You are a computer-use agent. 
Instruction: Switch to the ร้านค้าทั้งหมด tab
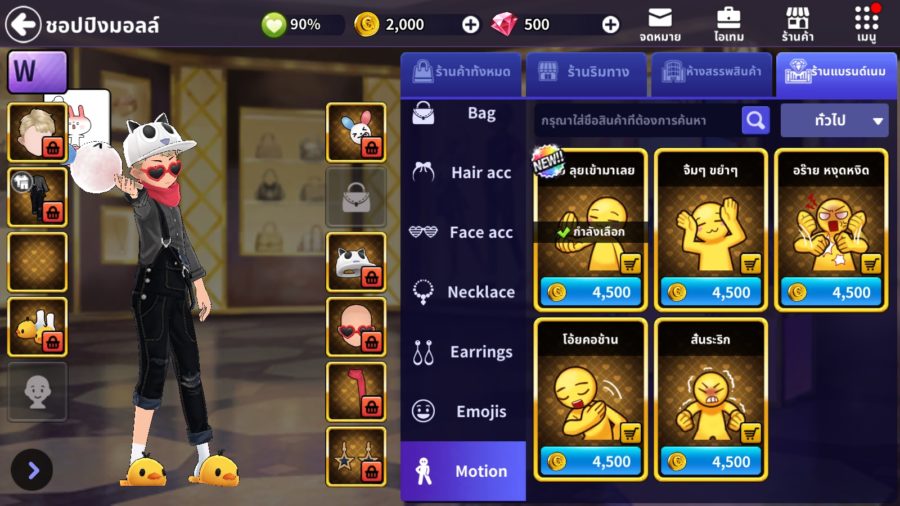click(459, 72)
